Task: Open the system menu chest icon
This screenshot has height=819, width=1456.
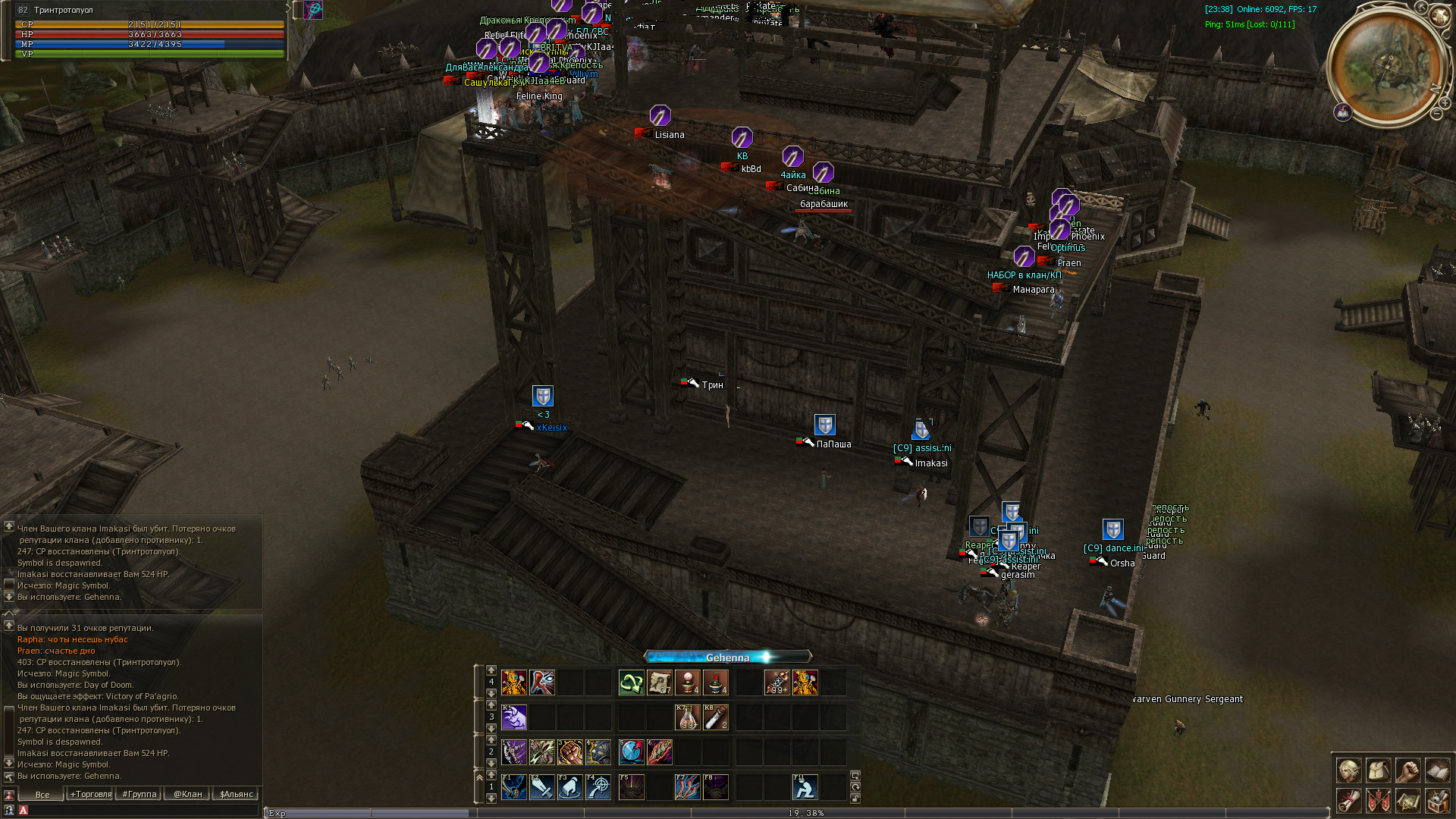Action: coord(1437,800)
